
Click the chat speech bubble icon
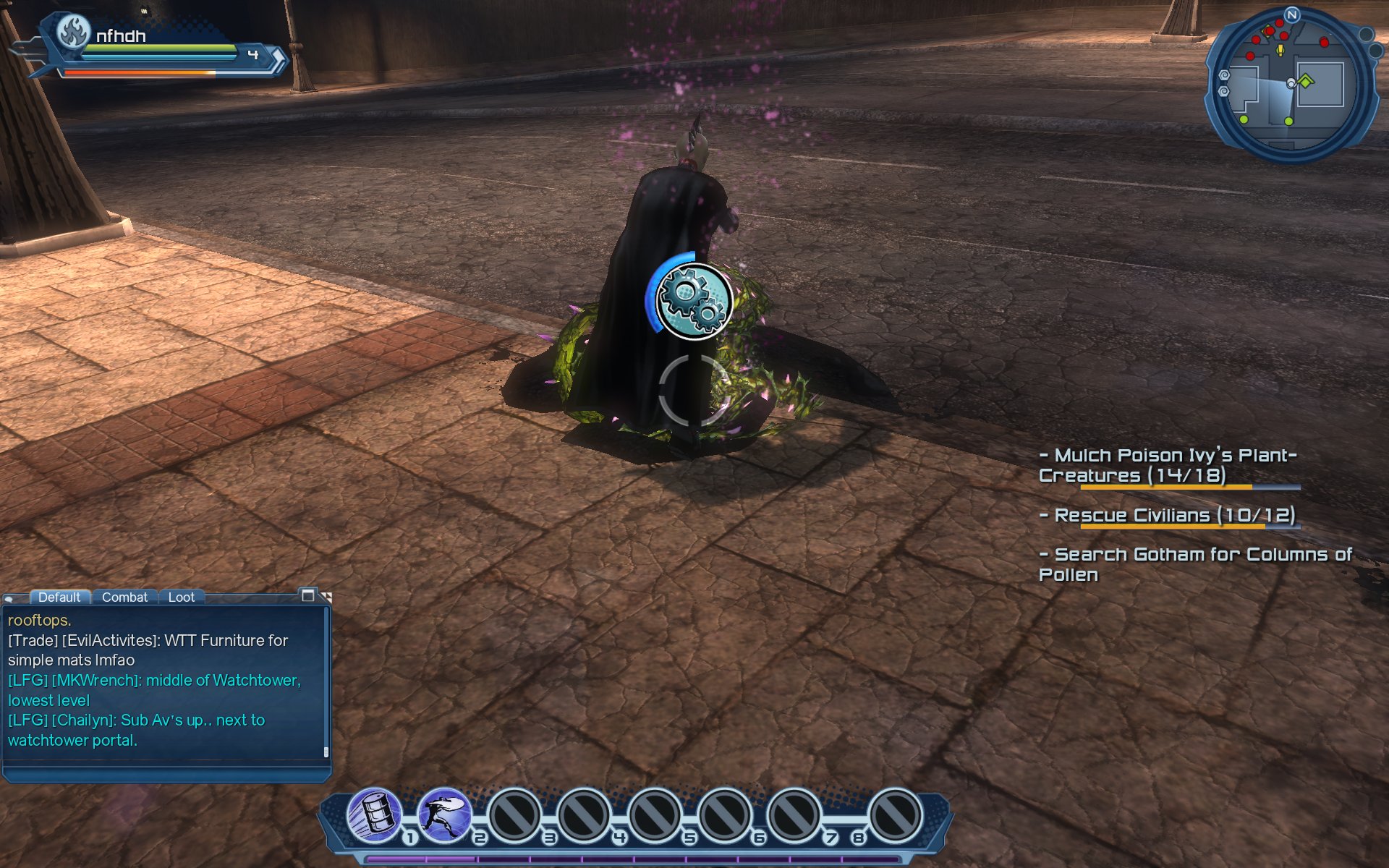click(9, 598)
